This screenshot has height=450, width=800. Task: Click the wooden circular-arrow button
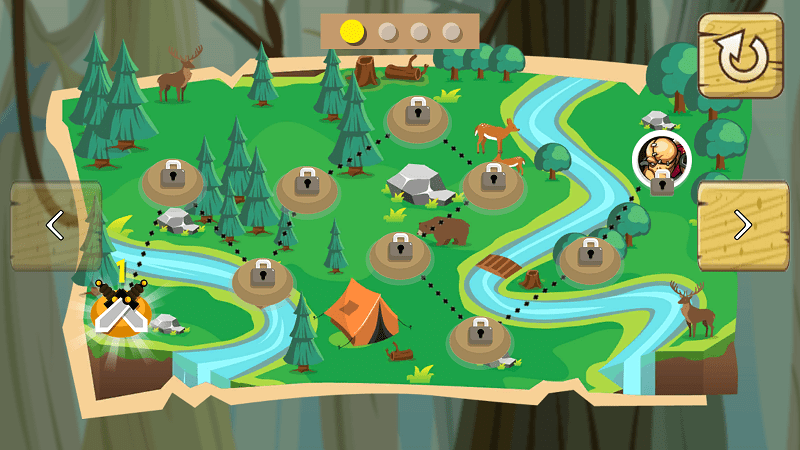coord(740,56)
